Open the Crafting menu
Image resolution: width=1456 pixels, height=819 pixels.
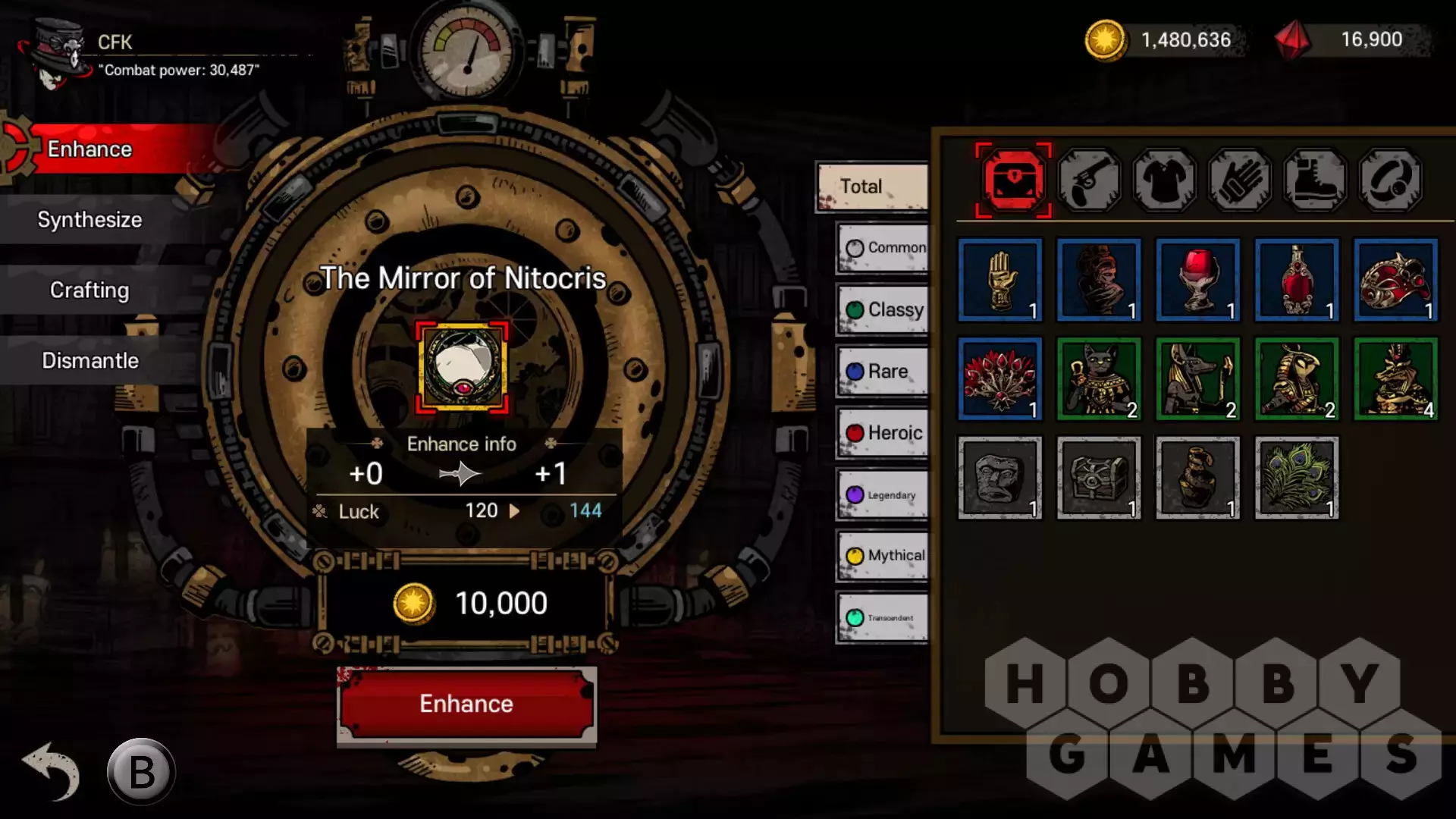tap(89, 290)
